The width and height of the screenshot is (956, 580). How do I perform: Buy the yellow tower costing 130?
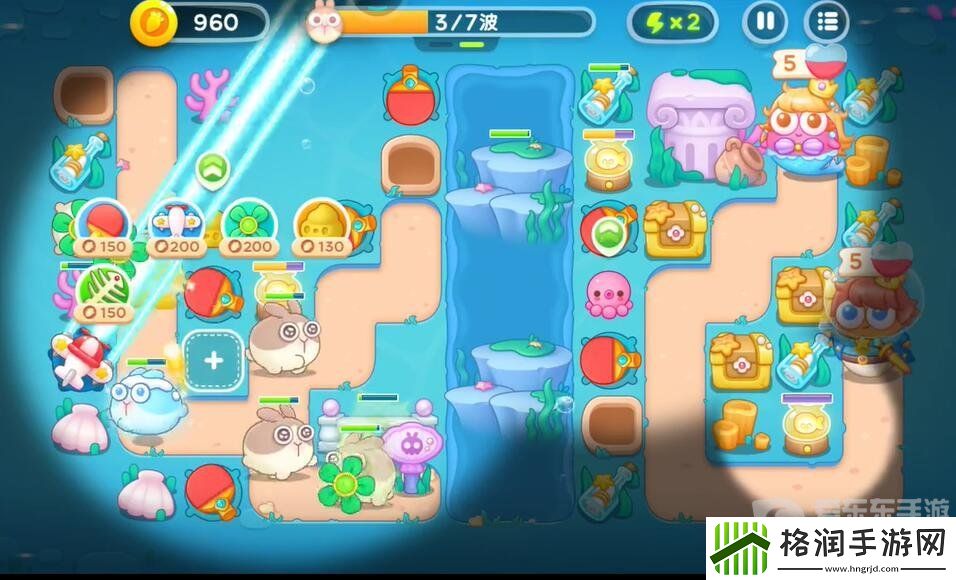click(321, 224)
